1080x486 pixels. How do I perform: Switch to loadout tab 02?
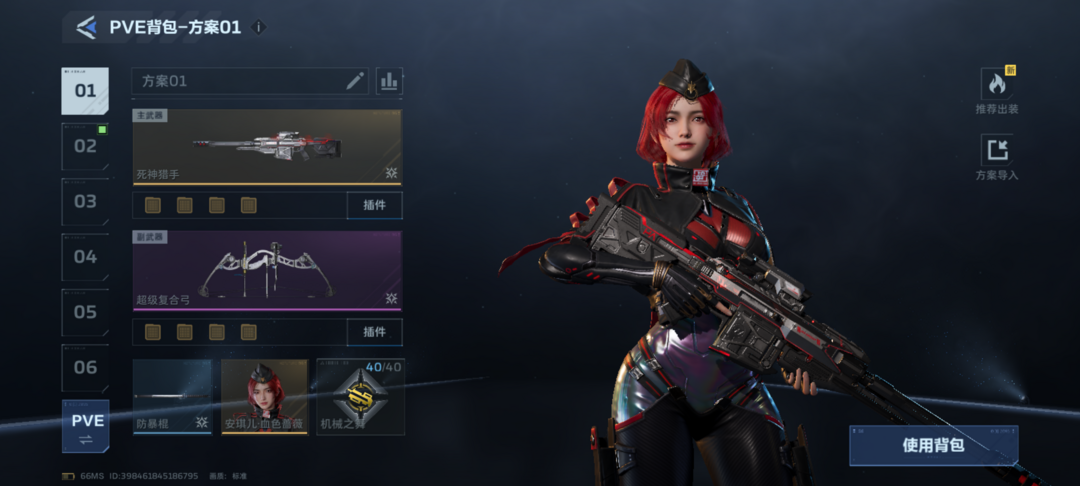click(86, 146)
